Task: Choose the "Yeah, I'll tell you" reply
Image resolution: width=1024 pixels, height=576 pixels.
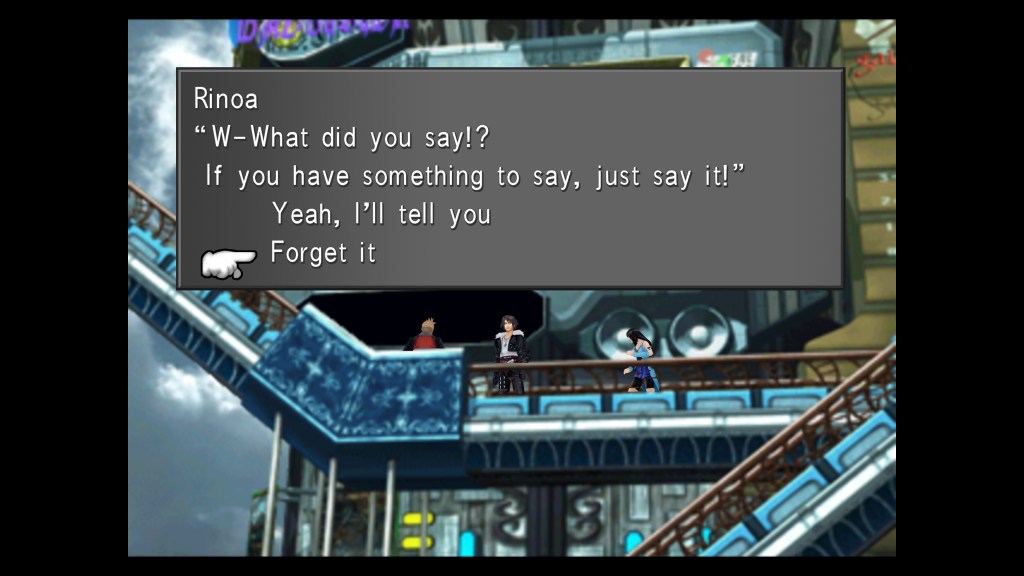Action: 380,214
